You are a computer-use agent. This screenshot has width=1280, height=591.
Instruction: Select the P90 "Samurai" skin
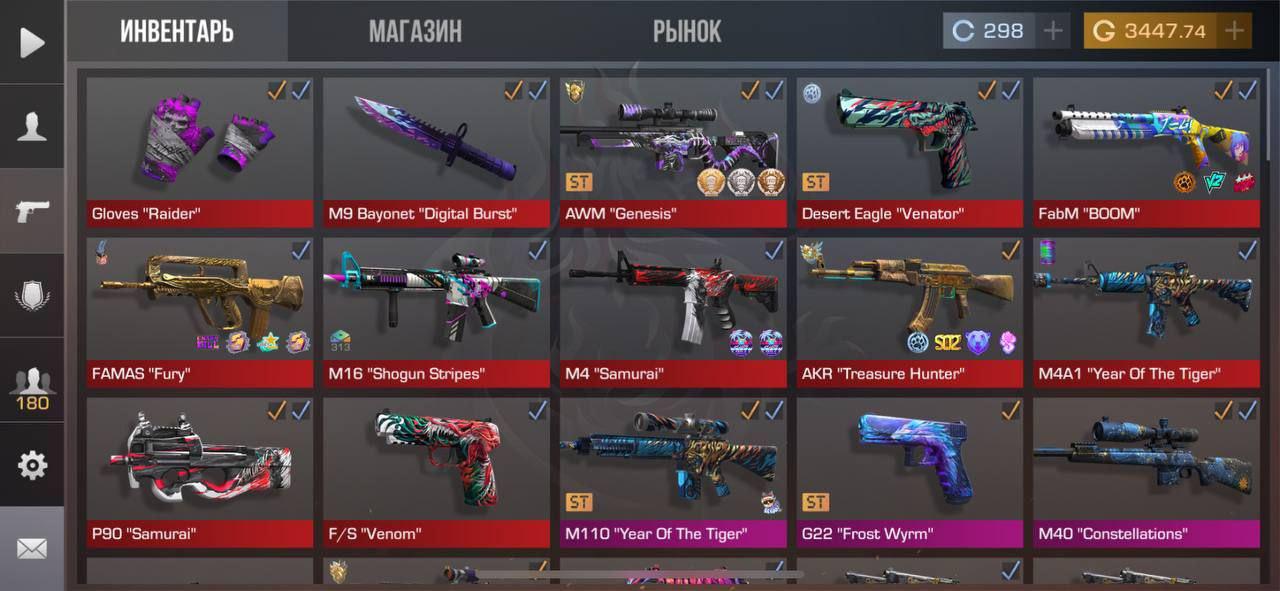coord(199,471)
